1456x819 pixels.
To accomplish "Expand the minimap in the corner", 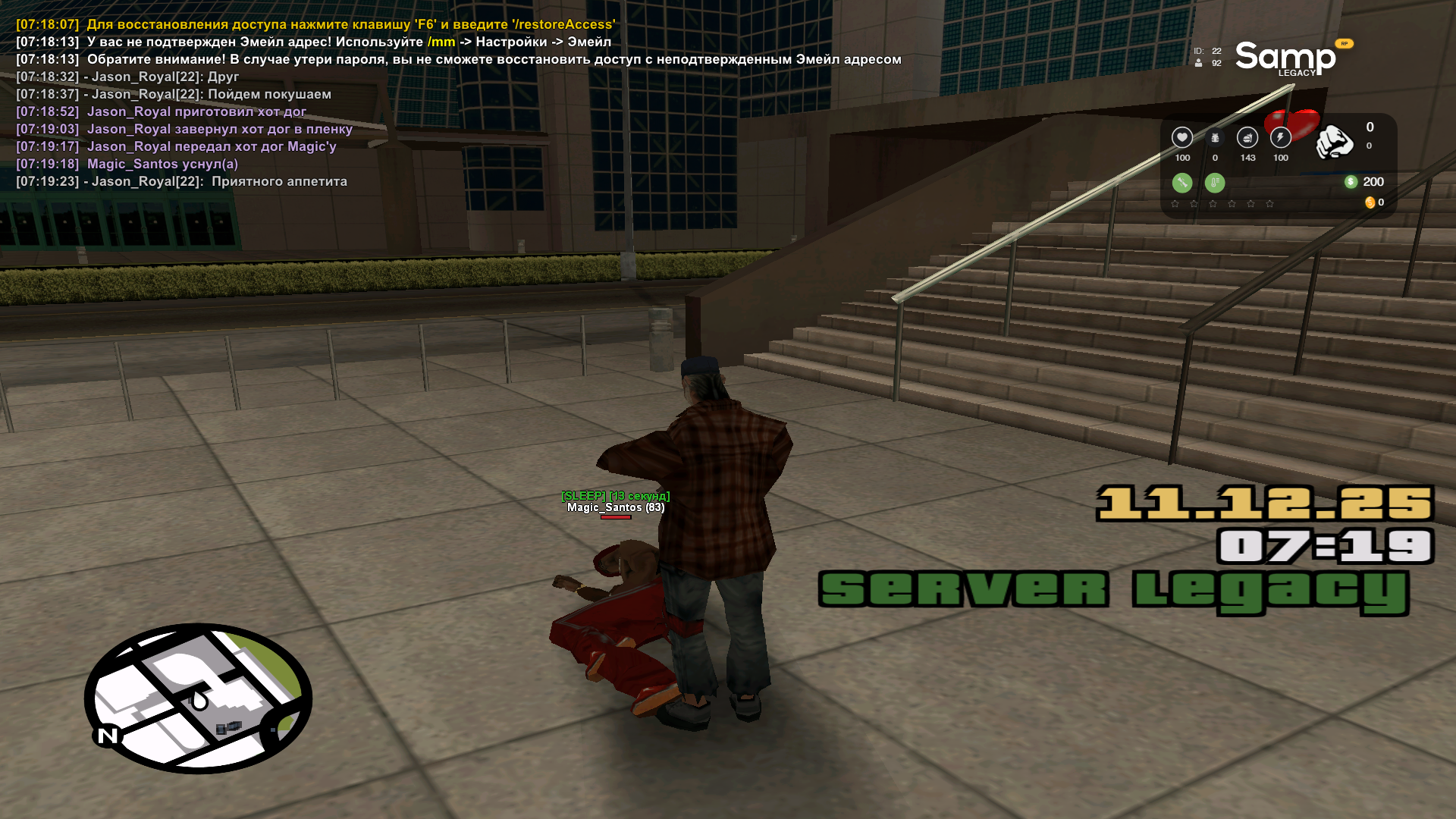I will (x=201, y=701).
